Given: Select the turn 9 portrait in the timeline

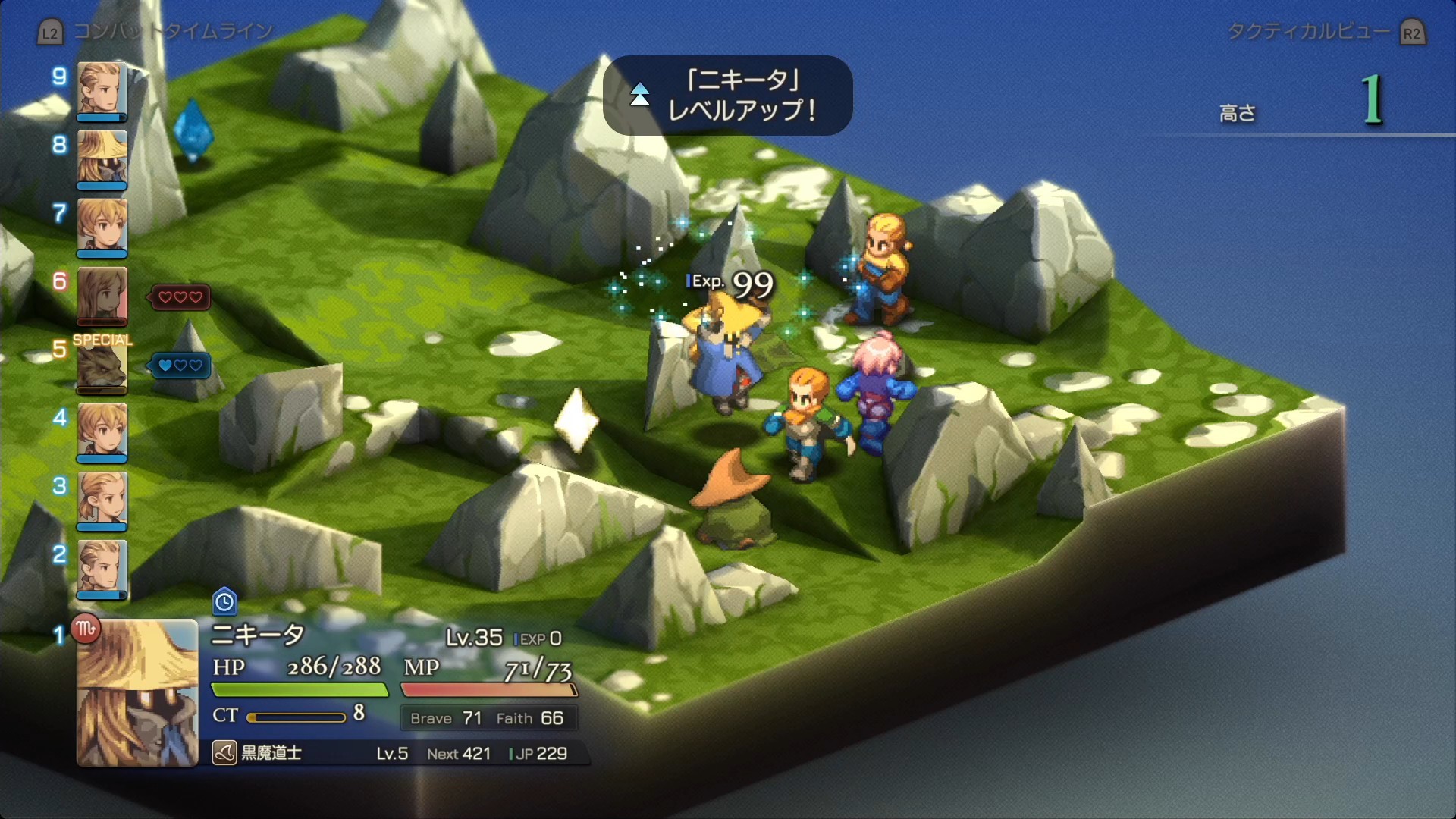Looking at the screenshot, I should pos(102,89).
